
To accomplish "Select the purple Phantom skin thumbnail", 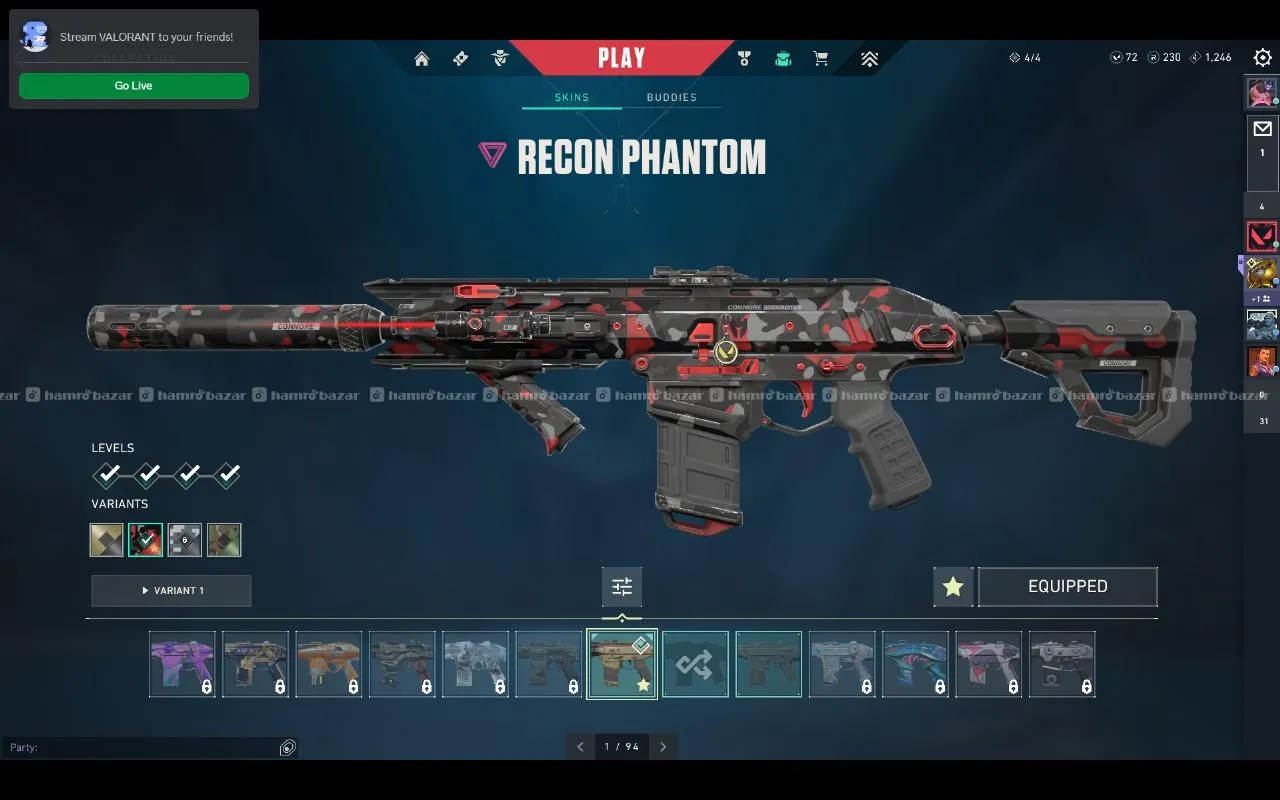I will [182, 664].
